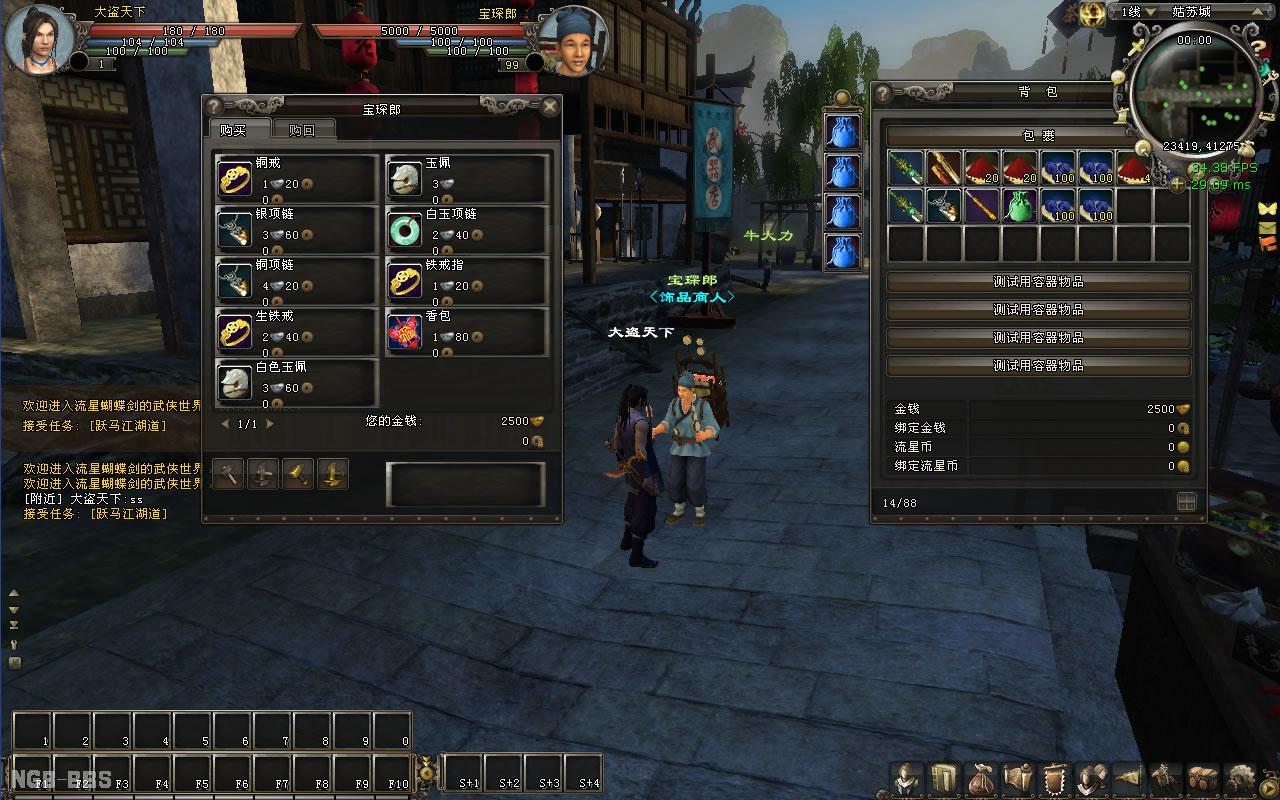Select the 白色玉佩 white jade pendant
1280x800 pixels.
point(235,382)
